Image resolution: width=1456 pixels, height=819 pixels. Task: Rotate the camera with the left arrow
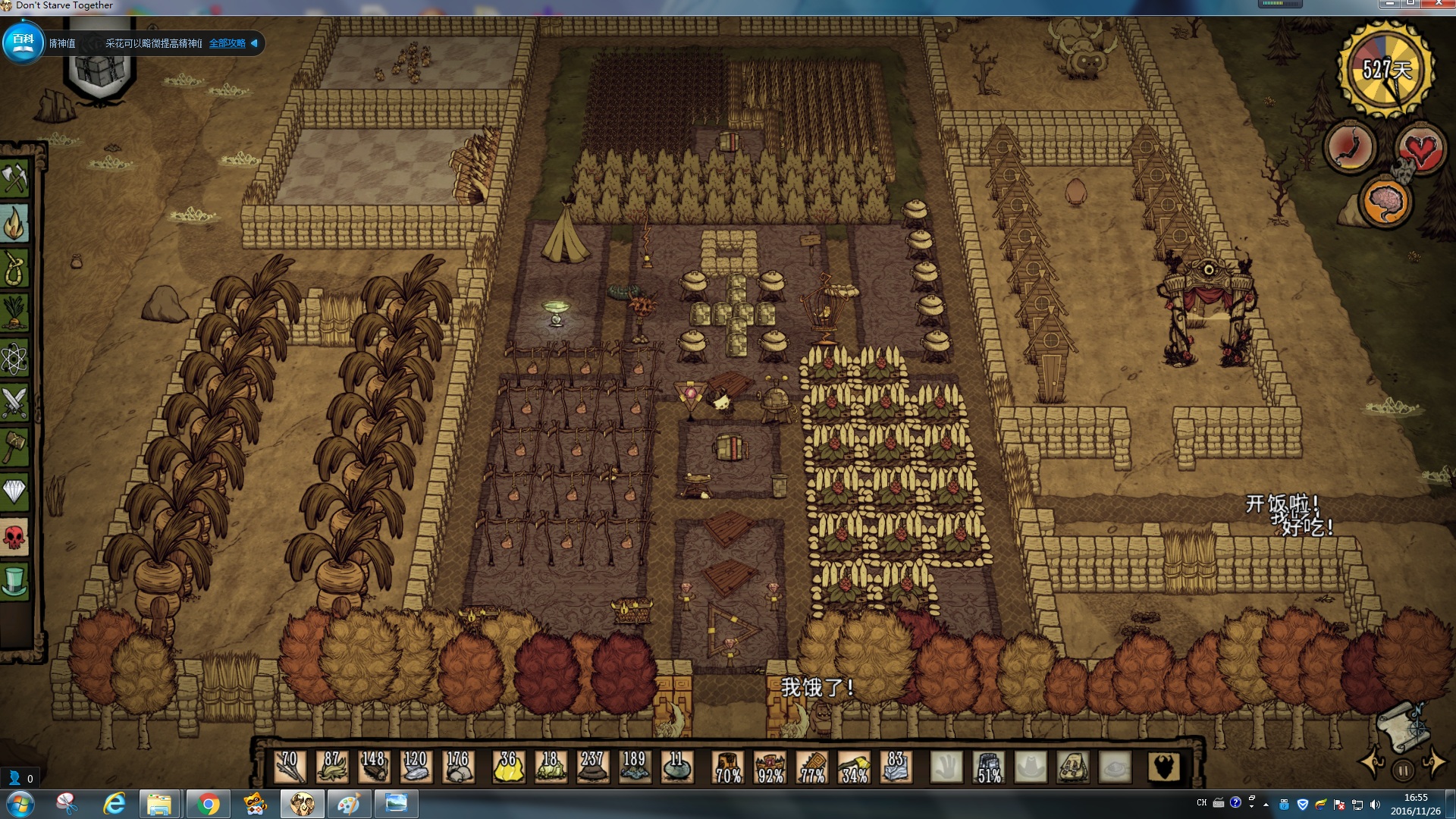point(1373,762)
